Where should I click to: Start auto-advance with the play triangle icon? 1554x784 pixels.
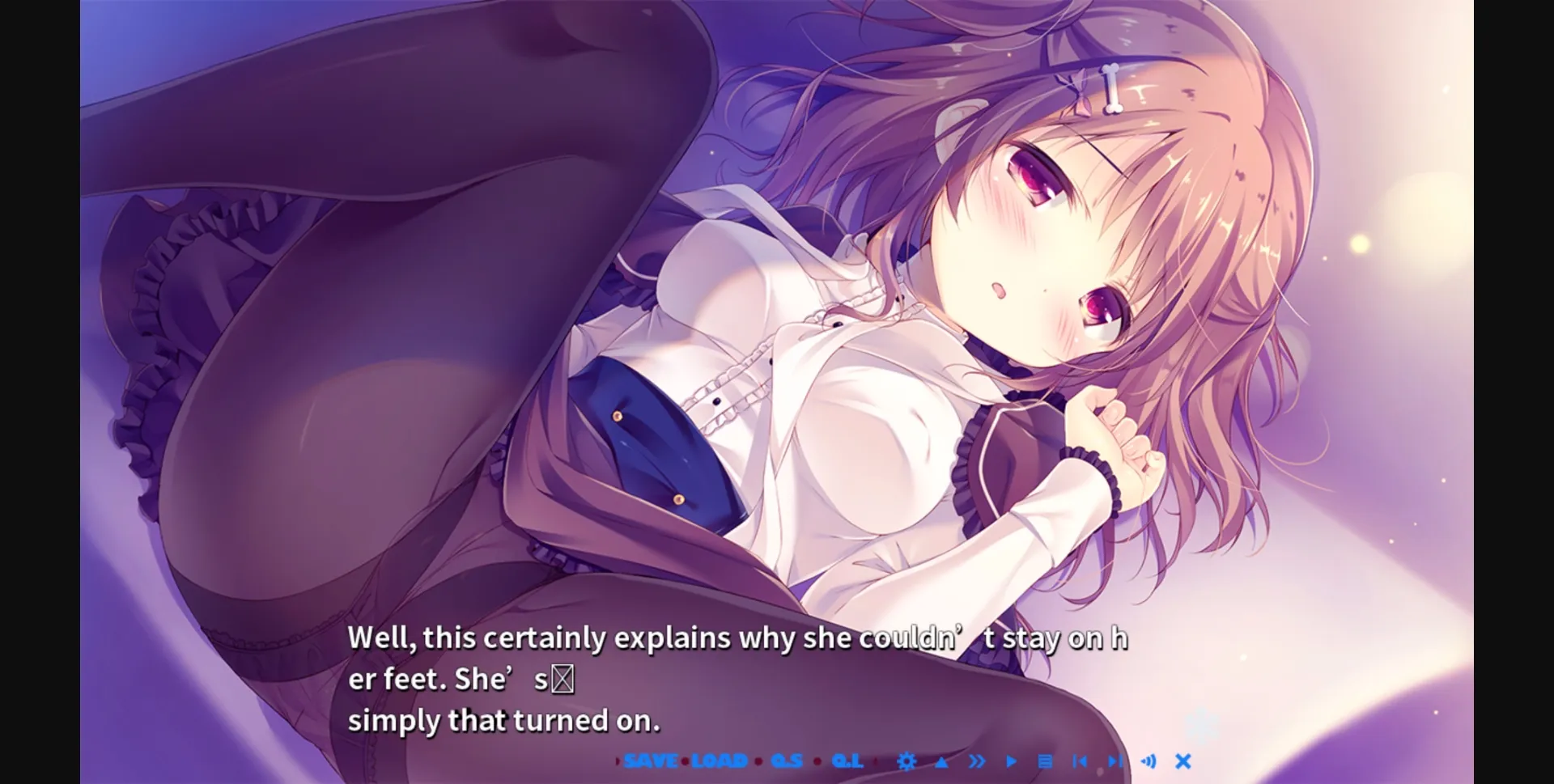click(x=1011, y=762)
